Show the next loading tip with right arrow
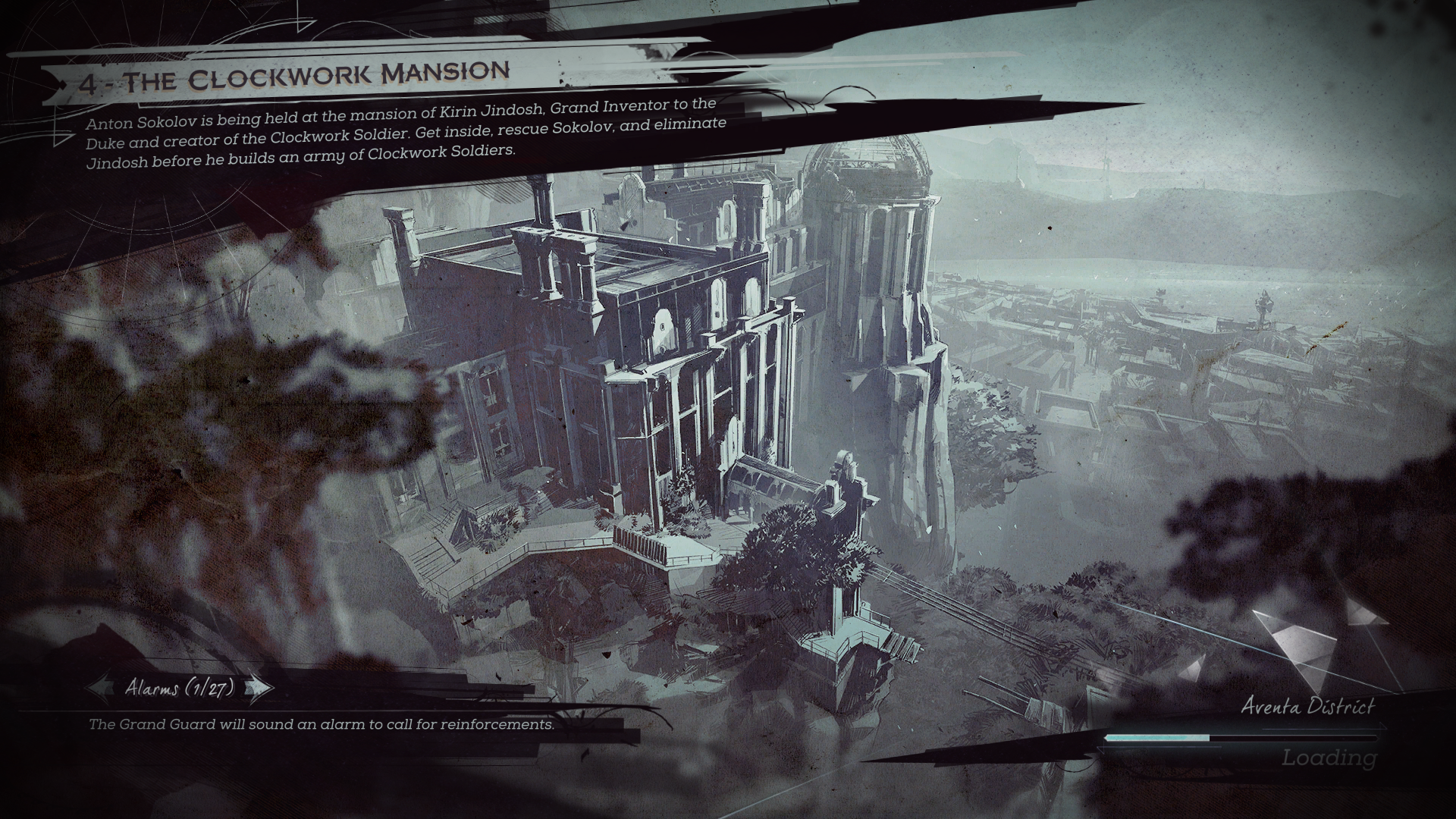The height and width of the screenshot is (819, 1456). click(259, 688)
